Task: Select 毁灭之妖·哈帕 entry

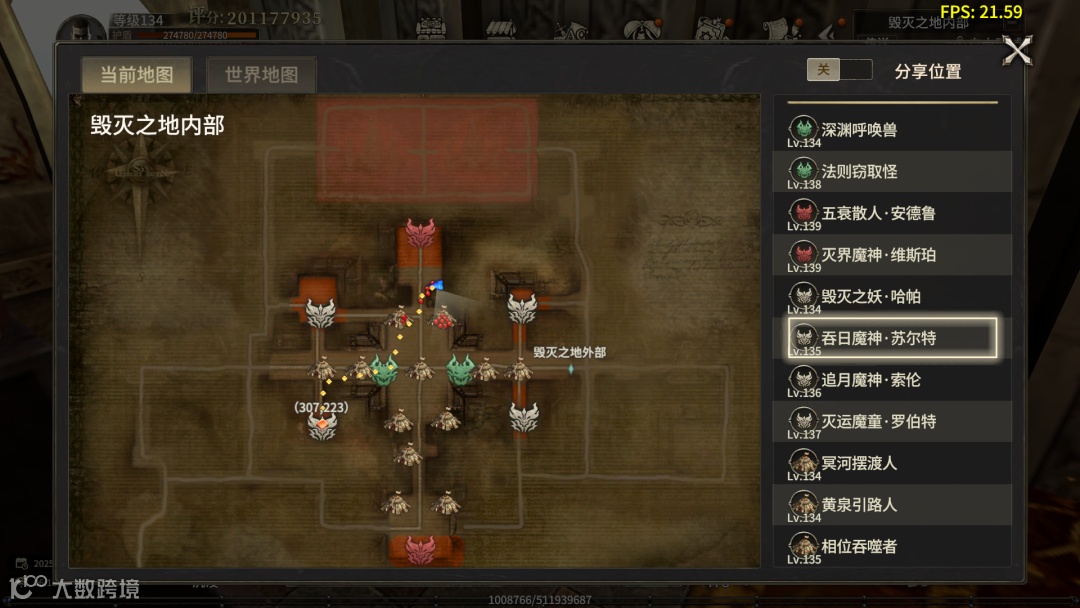Action: [x=892, y=297]
